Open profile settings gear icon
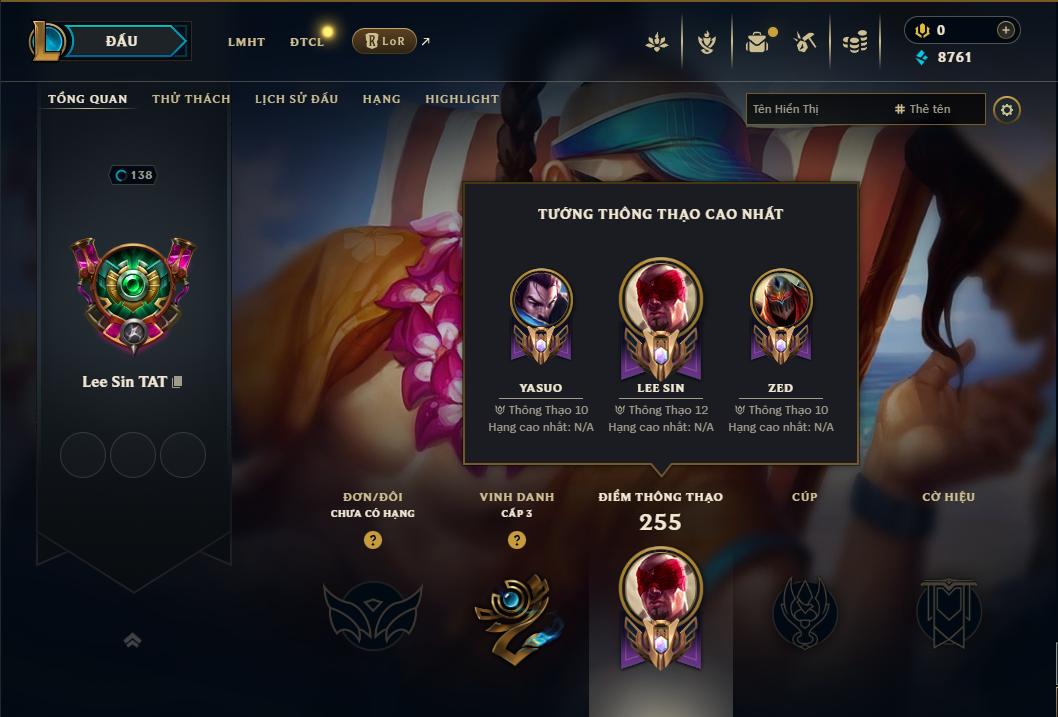Viewport: 1058px width, 717px height. tap(1007, 109)
